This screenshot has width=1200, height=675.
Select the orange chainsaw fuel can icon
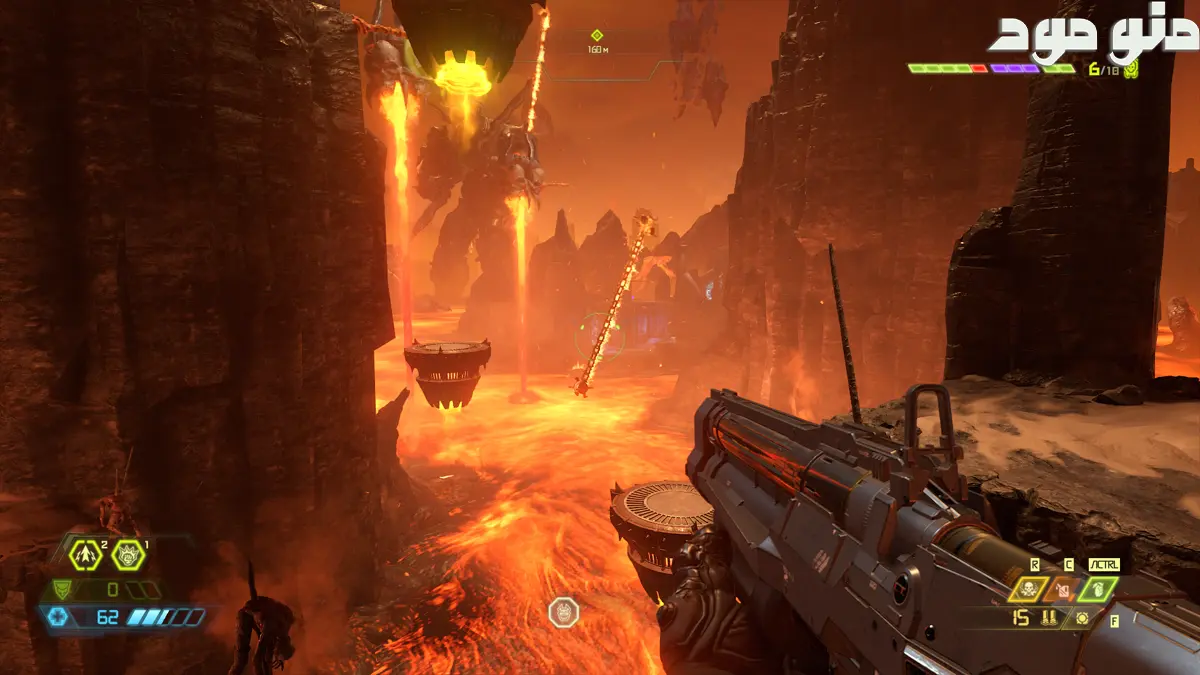click(1064, 589)
